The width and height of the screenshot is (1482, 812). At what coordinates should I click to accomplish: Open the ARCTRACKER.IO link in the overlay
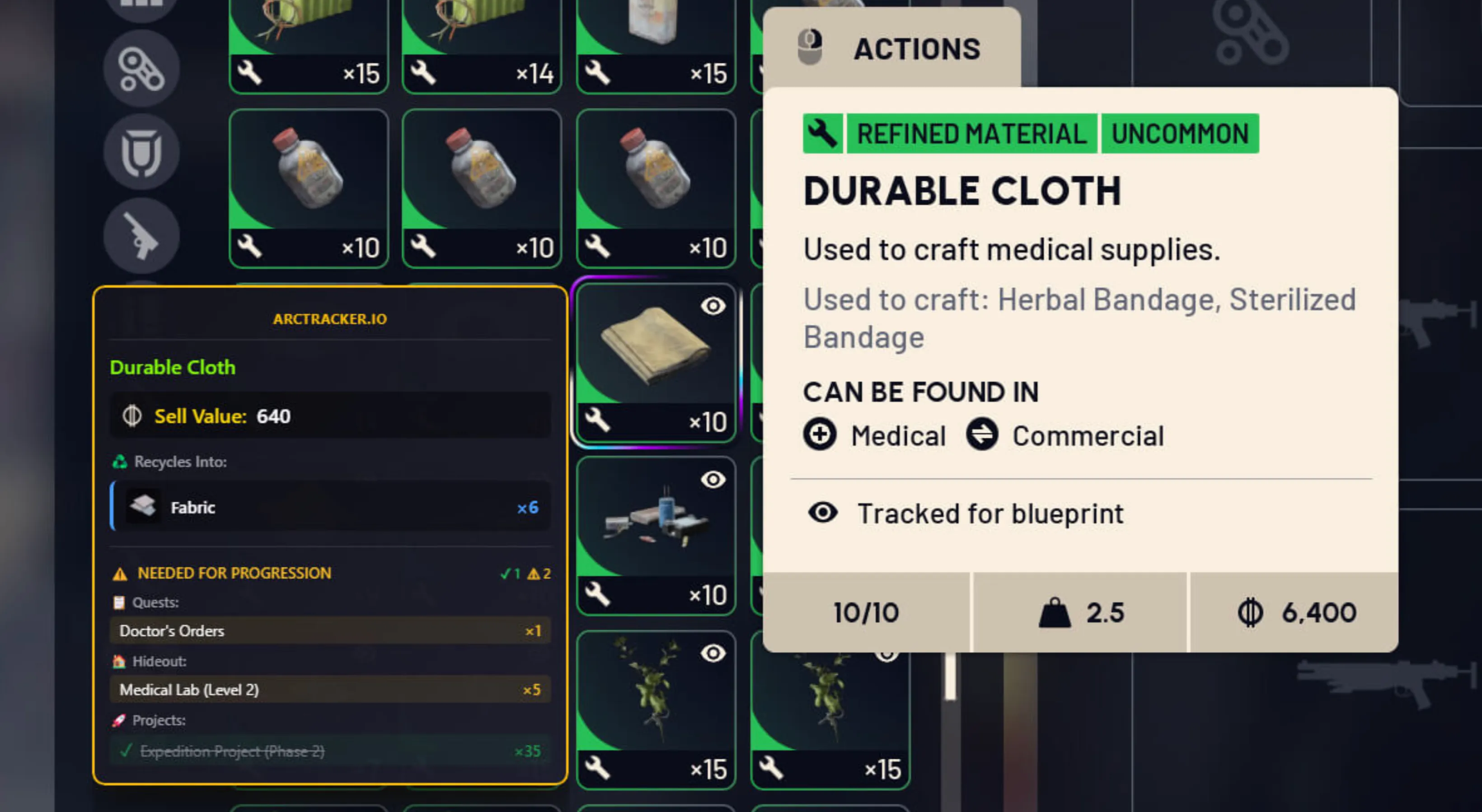(x=330, y=319)
